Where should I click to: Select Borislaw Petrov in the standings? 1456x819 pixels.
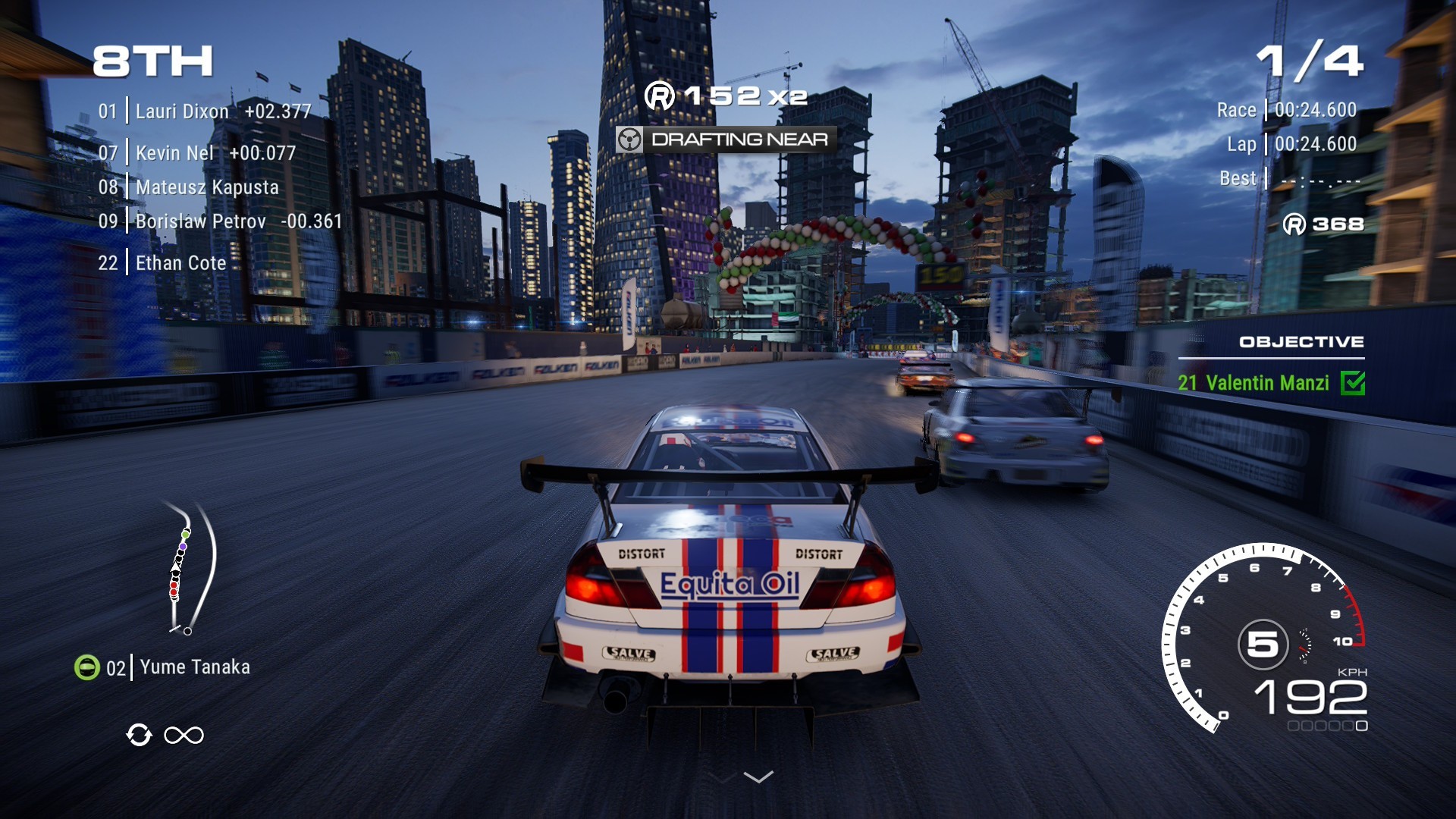pos(200,221)
